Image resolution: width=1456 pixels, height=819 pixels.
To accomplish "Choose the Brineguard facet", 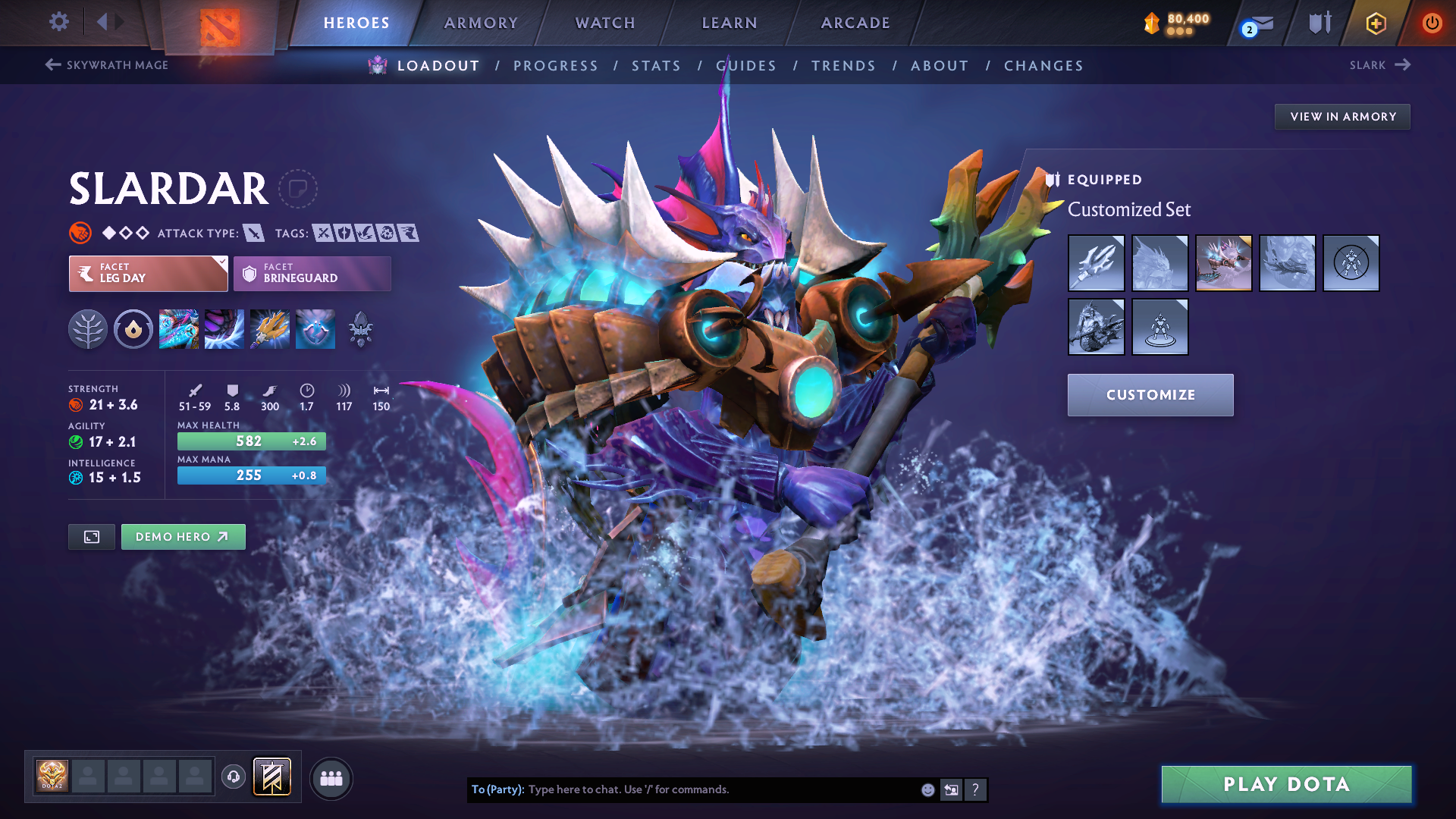I will click(x=312, y=274).
